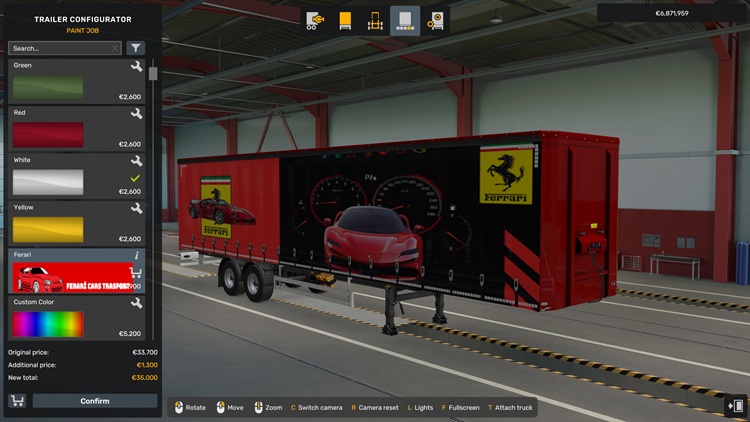The height and width of the screenshot is (422, 750).
Task: Switch to the trailer exchange tab
Action: [x=315, y=20]
